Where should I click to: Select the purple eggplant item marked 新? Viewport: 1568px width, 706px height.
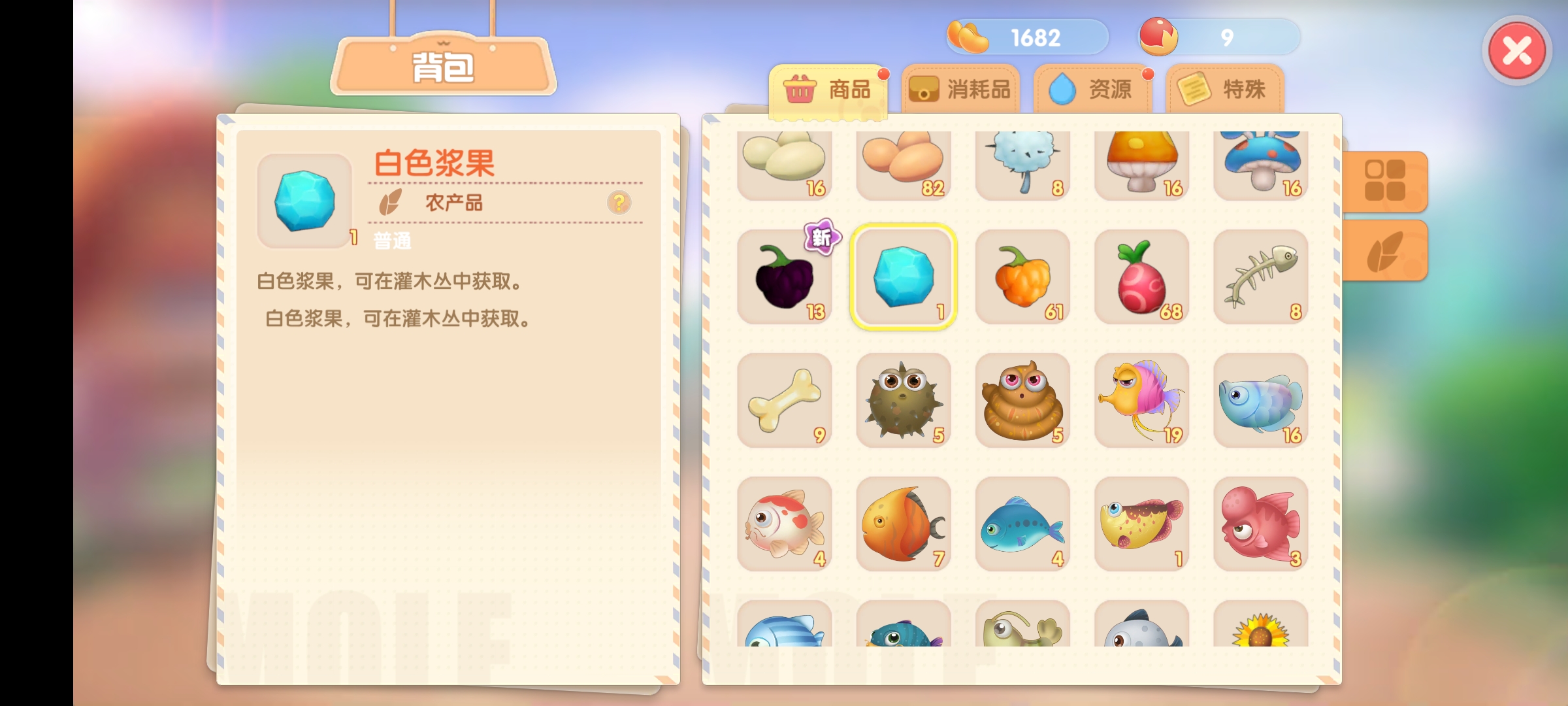pos(784,278)
